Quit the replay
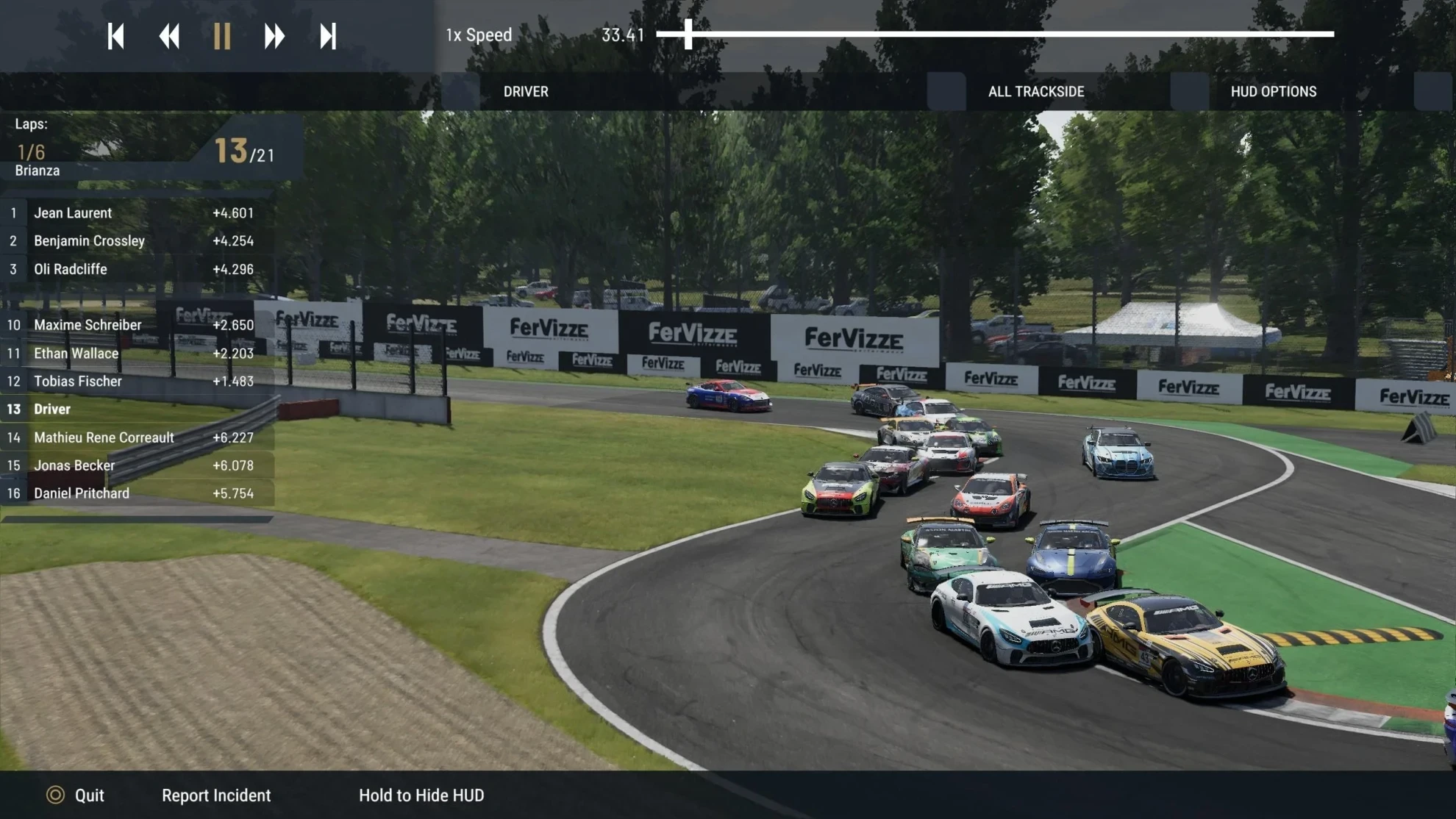The height and width of the screenshot is (819, 1456). [x=76, y=795]
